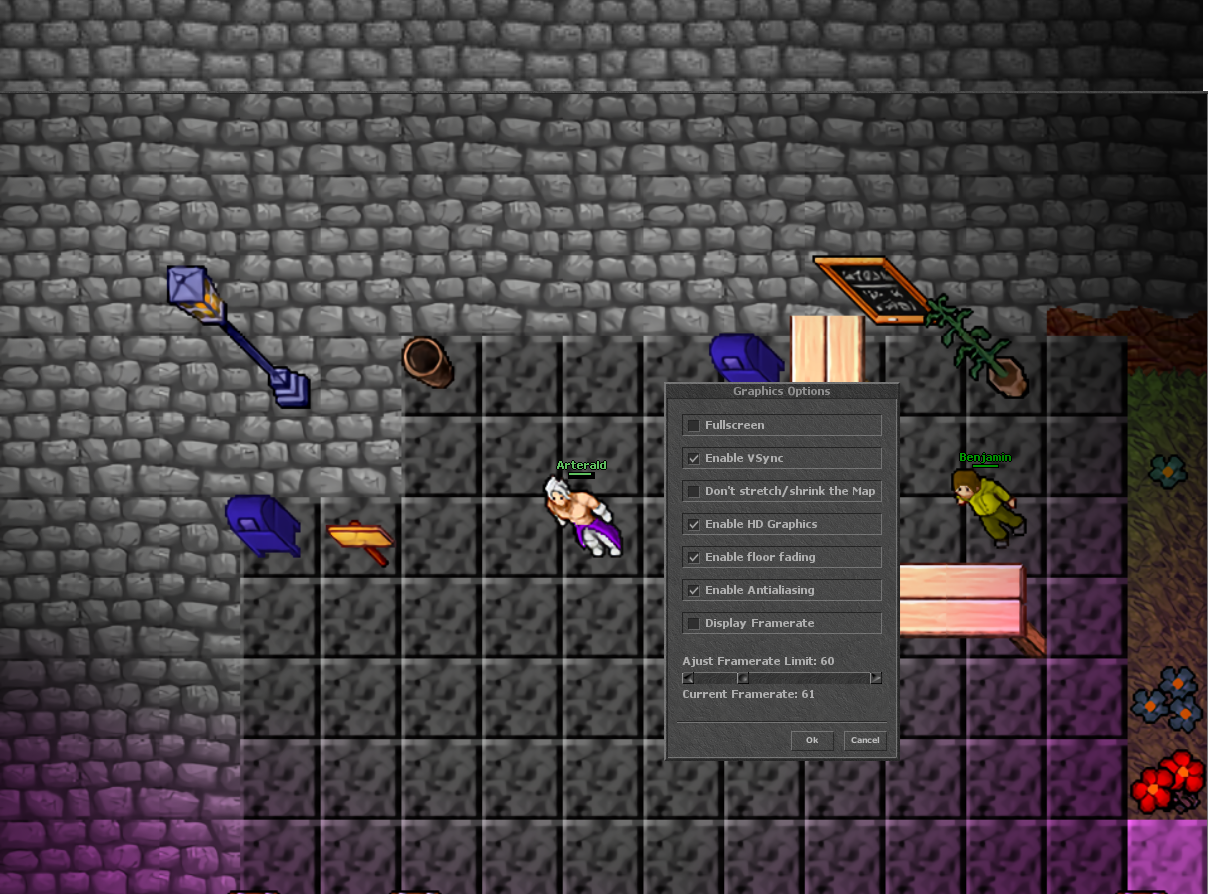Click the framerate slider's right arrow

(876, 678)
